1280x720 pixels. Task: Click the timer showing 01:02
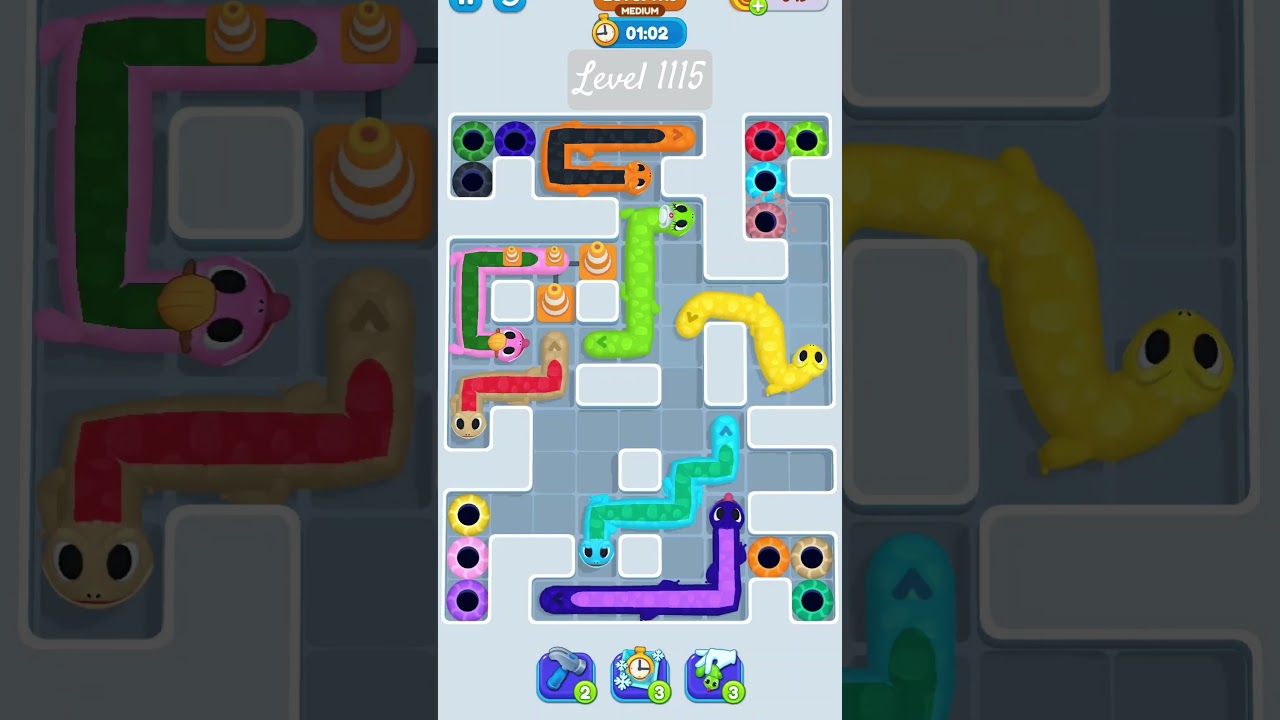[x=639, y=32]
